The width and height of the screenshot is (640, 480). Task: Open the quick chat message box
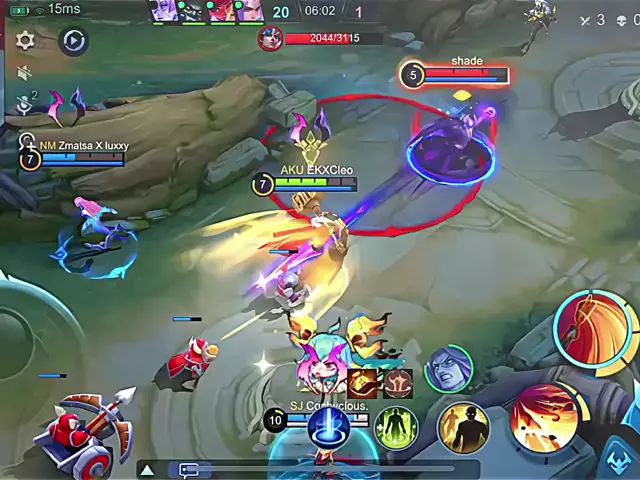pos(189,469)
